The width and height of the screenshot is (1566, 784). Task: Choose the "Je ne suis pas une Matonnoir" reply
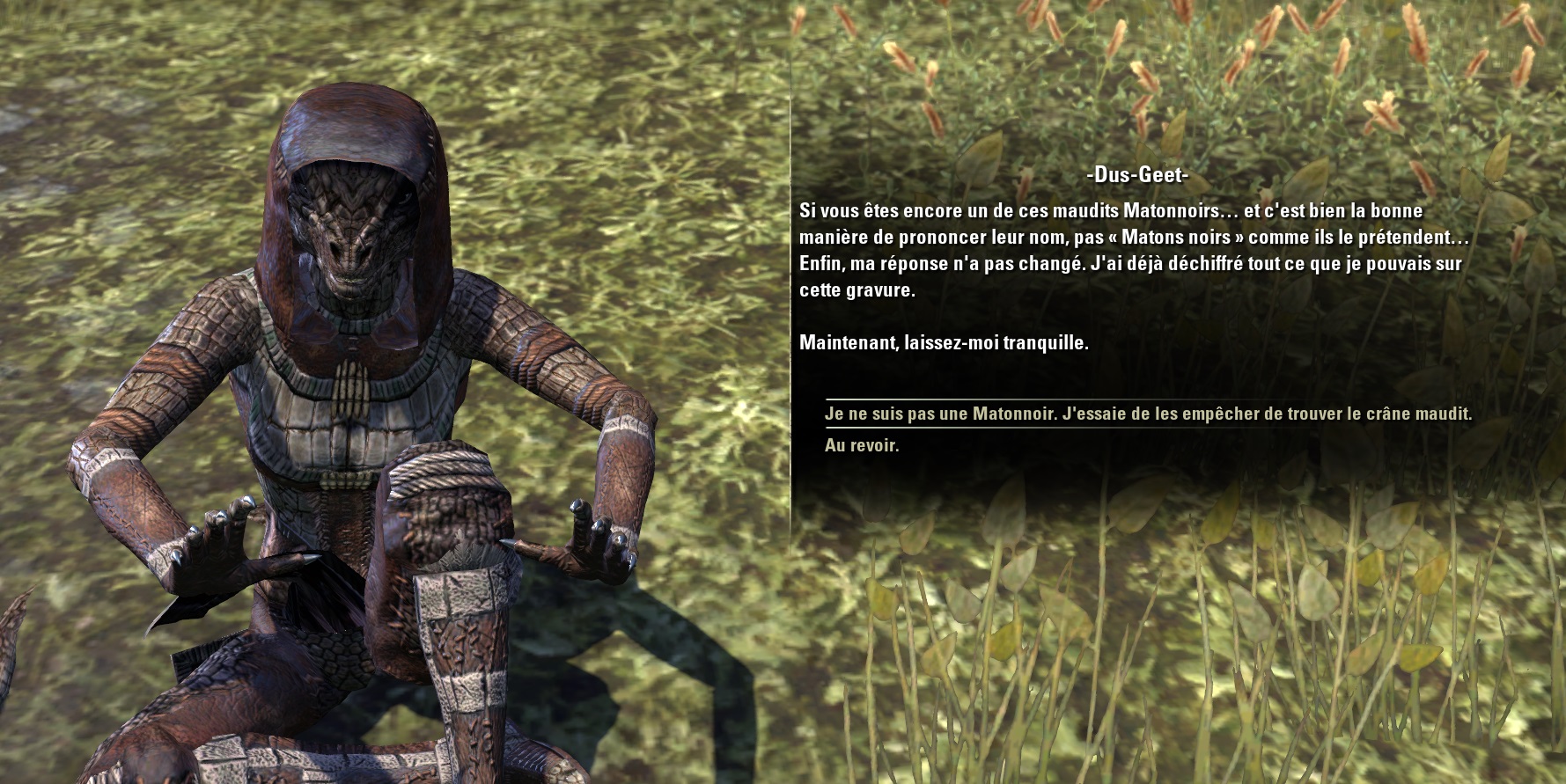point(1148,414)
